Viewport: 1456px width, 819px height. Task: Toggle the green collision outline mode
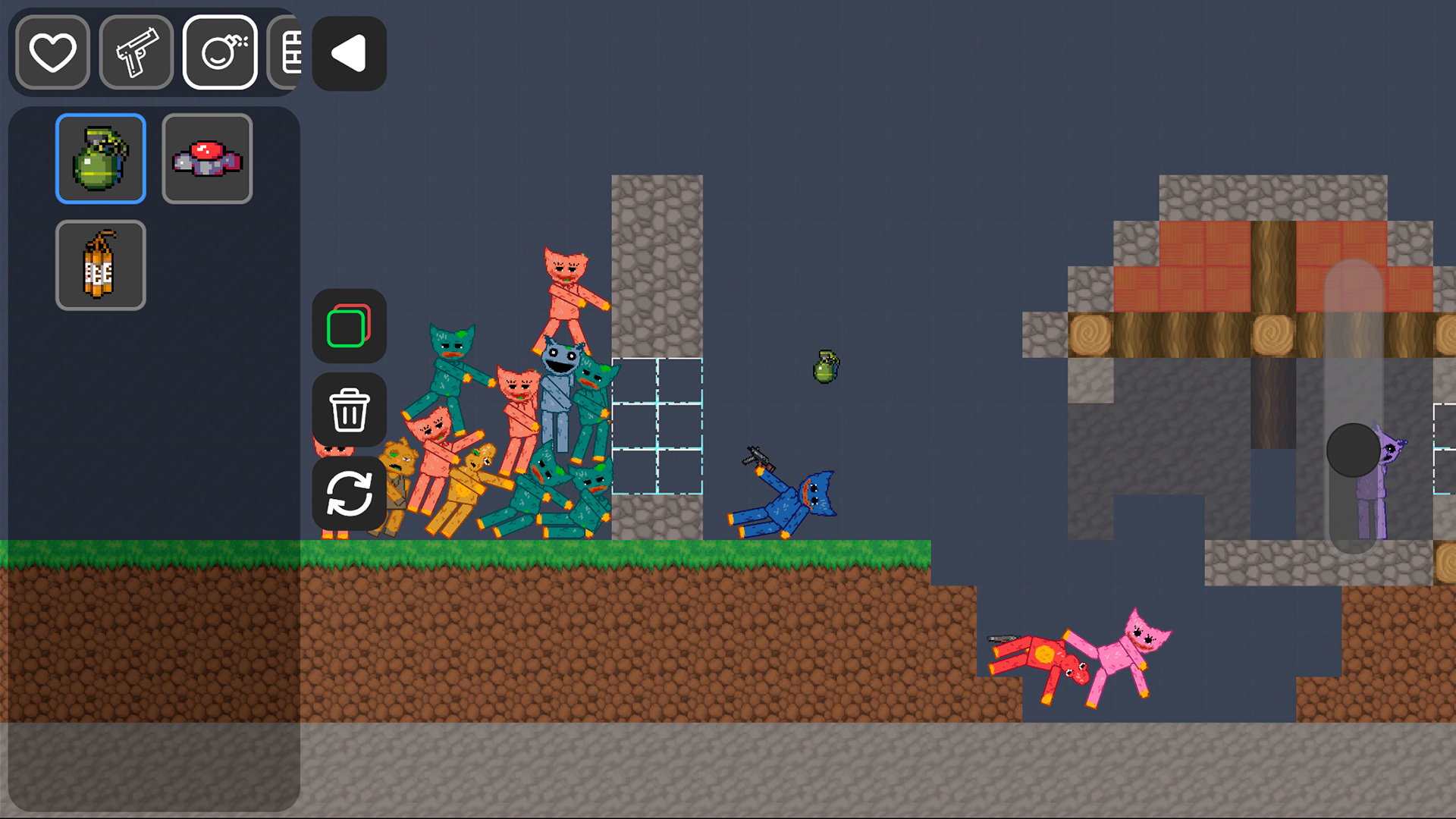tap(349, 326)
